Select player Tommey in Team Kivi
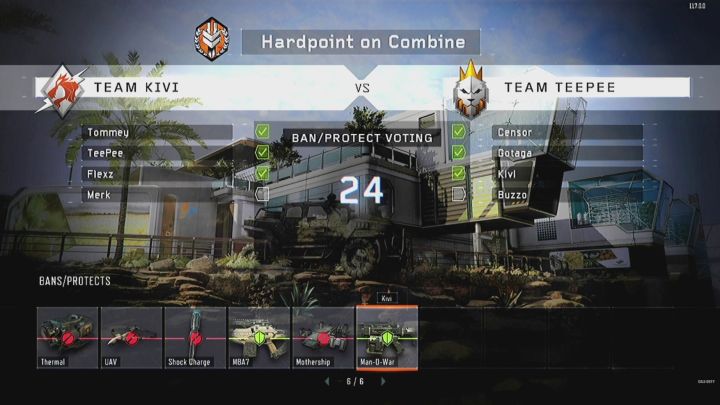Screen dimensions: 720x405 click(157, 132)
